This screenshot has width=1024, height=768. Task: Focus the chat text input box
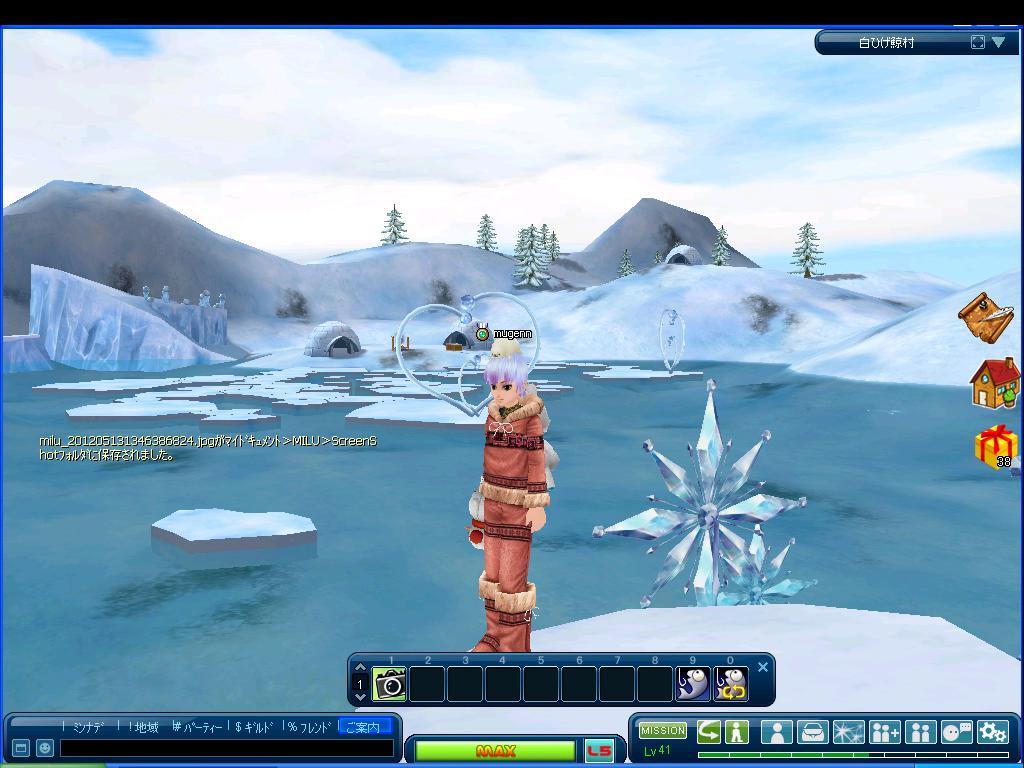coord(226,748)
